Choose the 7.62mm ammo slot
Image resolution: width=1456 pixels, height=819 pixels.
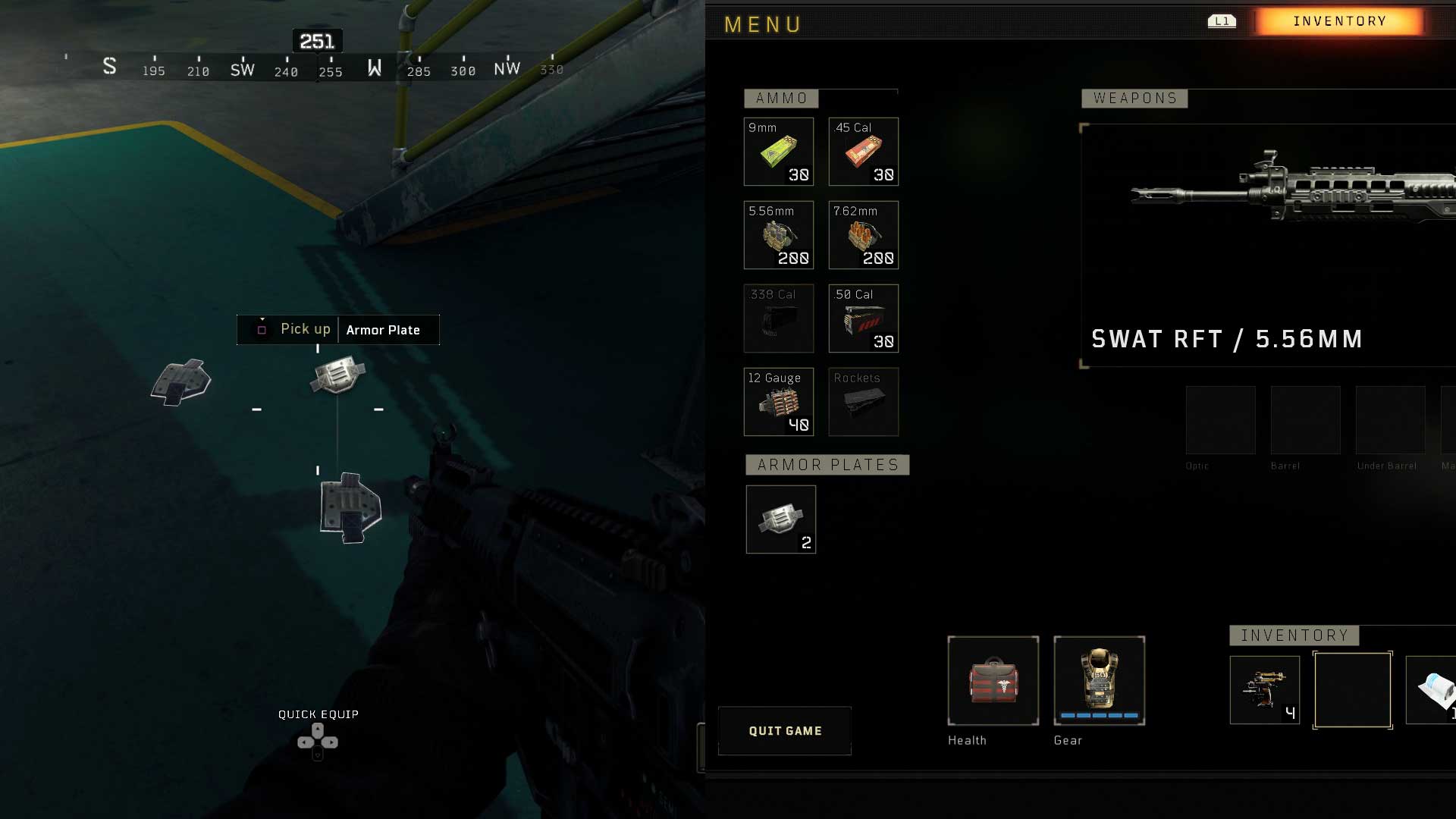coord(864,235)
